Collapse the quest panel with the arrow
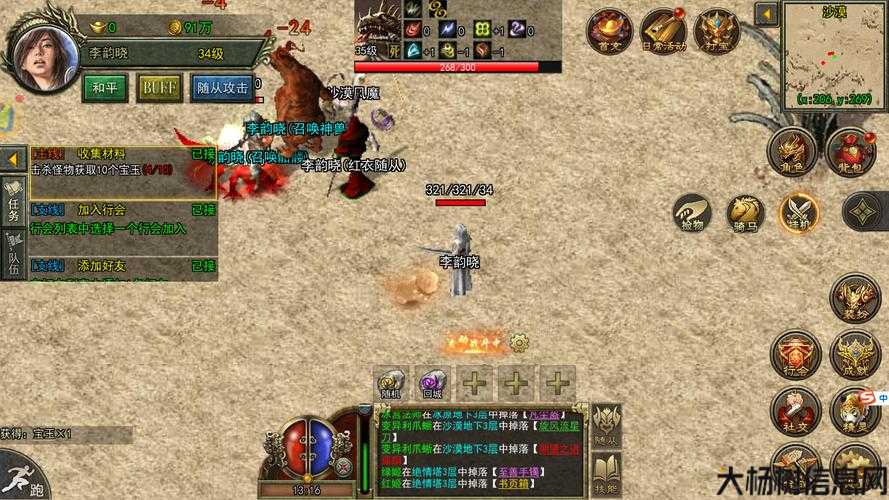Image resolution: width=889 pixels, height=500 pixels. point(14,160)
